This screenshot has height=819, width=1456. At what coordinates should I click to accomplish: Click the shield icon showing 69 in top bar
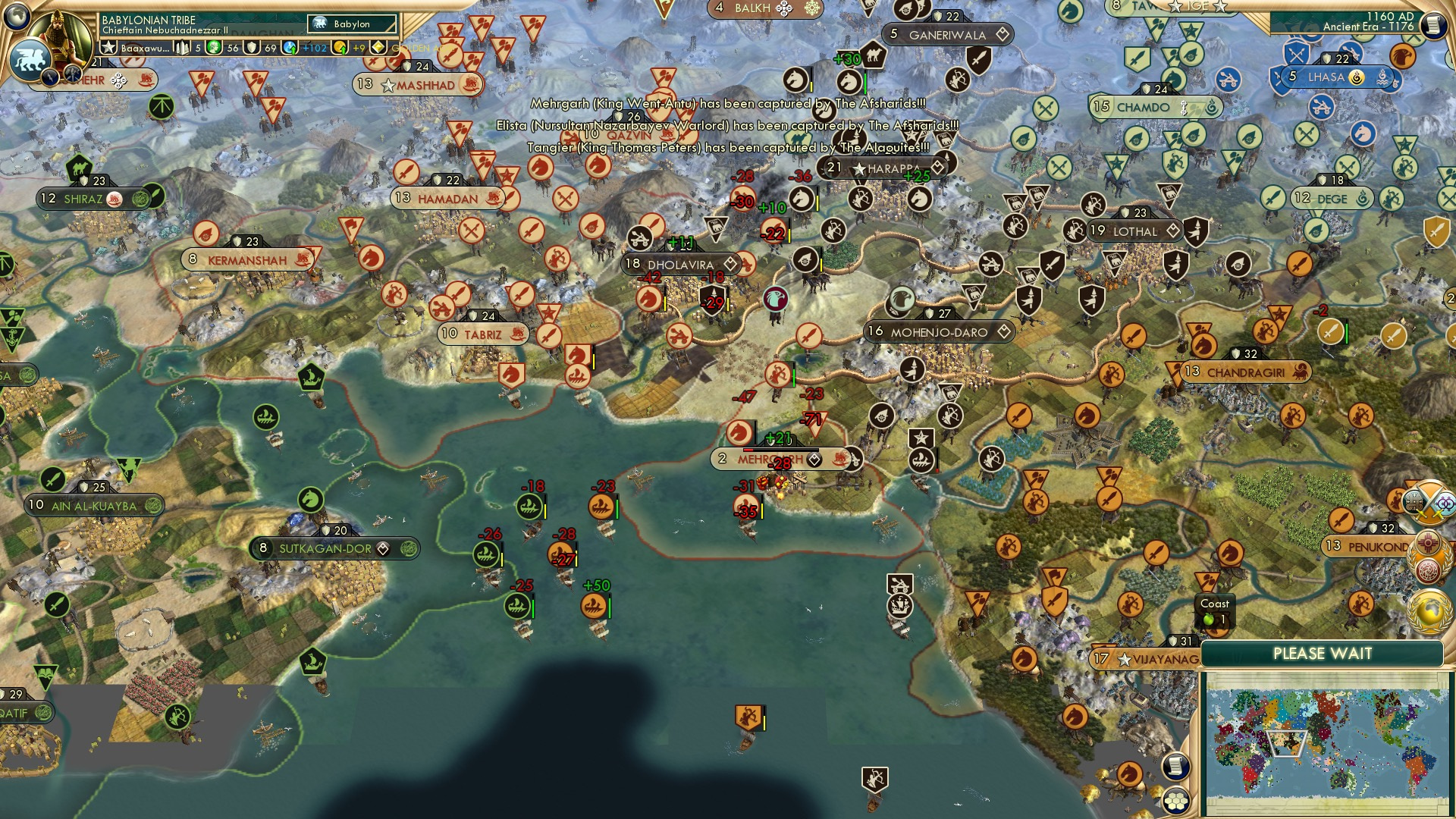(253, 49)
